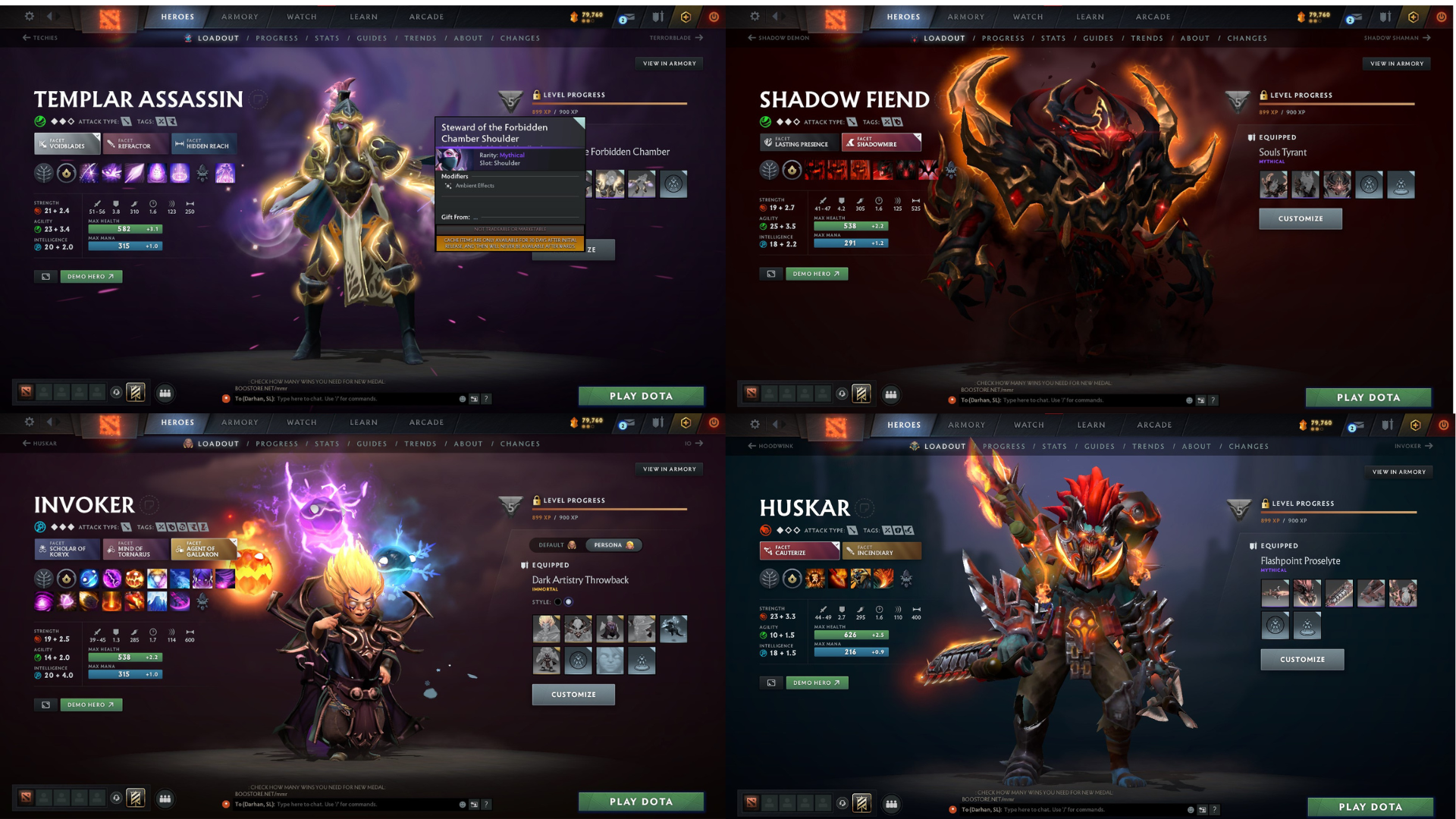Open DEMO HERO for Invoker
1456x819 pixels.
pyautogui.click(x=90, y=704)
